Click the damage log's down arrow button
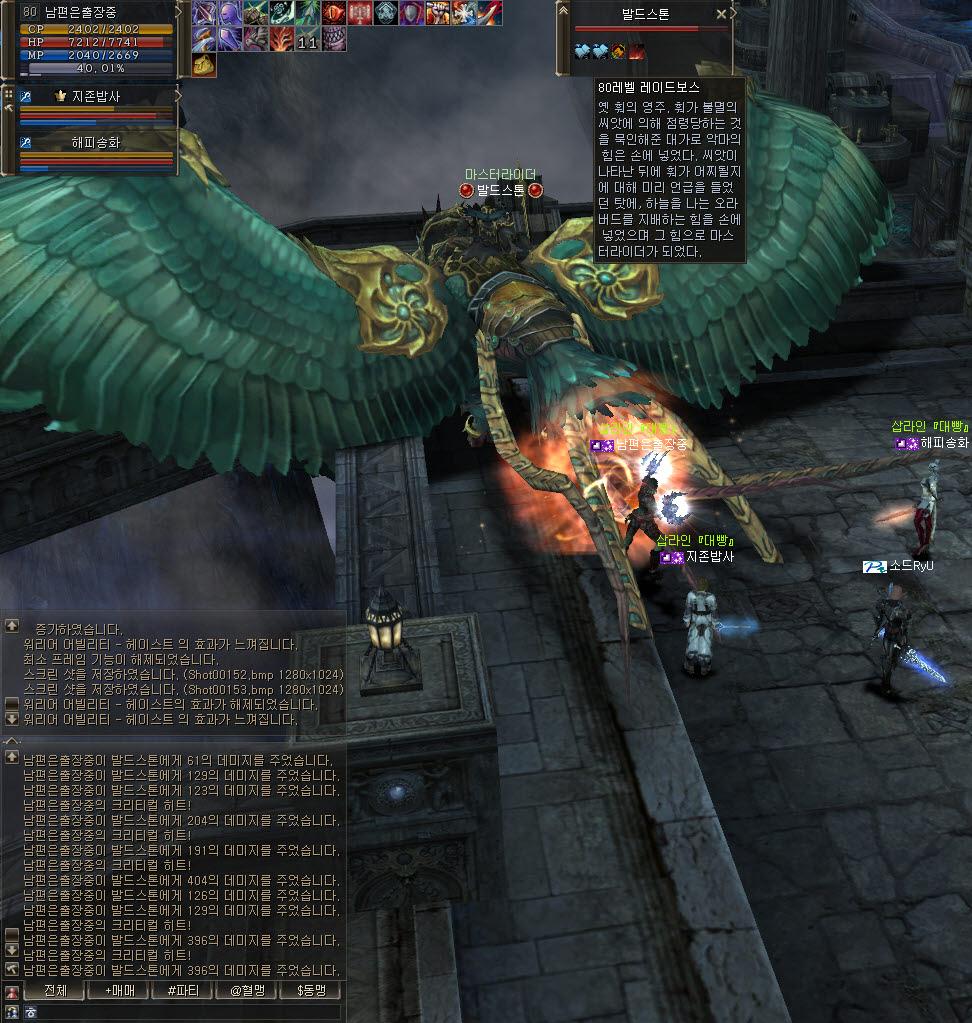 (12, 949)
